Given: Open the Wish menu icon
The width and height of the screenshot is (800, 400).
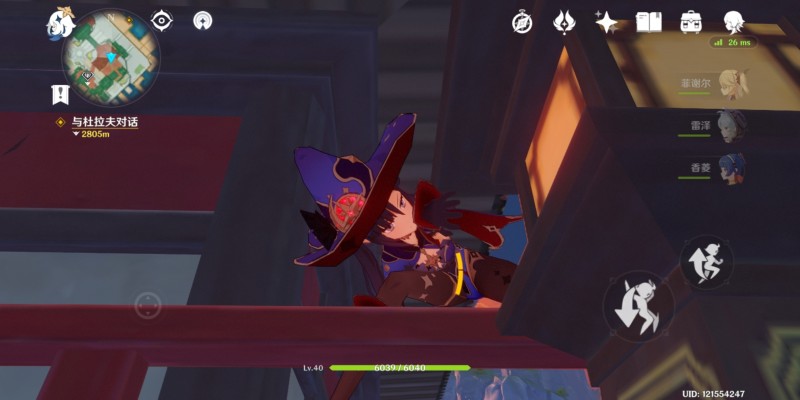Looking at the screenshot, I should point(564,22).
